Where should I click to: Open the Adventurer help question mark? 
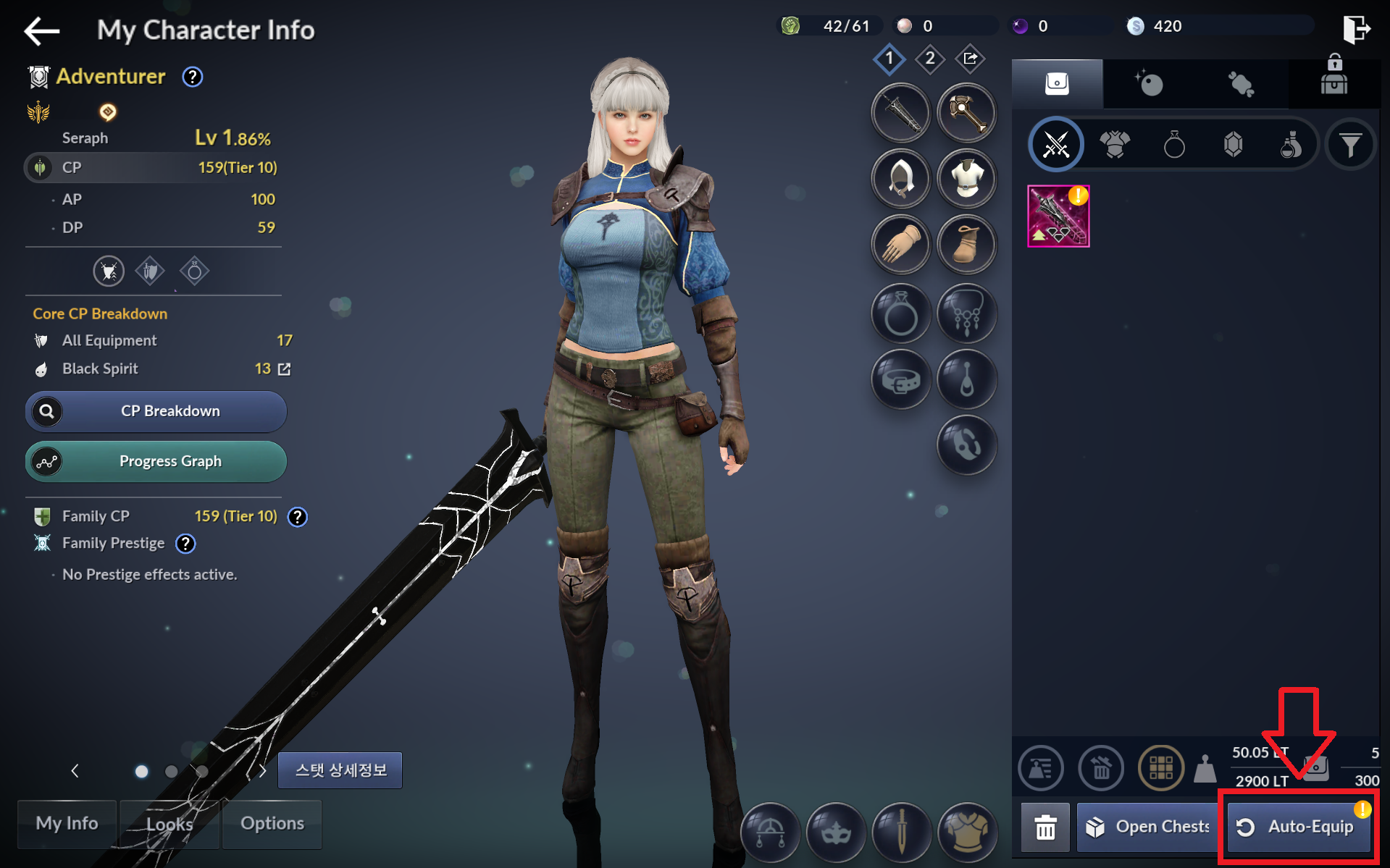pyautogui.click(x=192, y=77)
